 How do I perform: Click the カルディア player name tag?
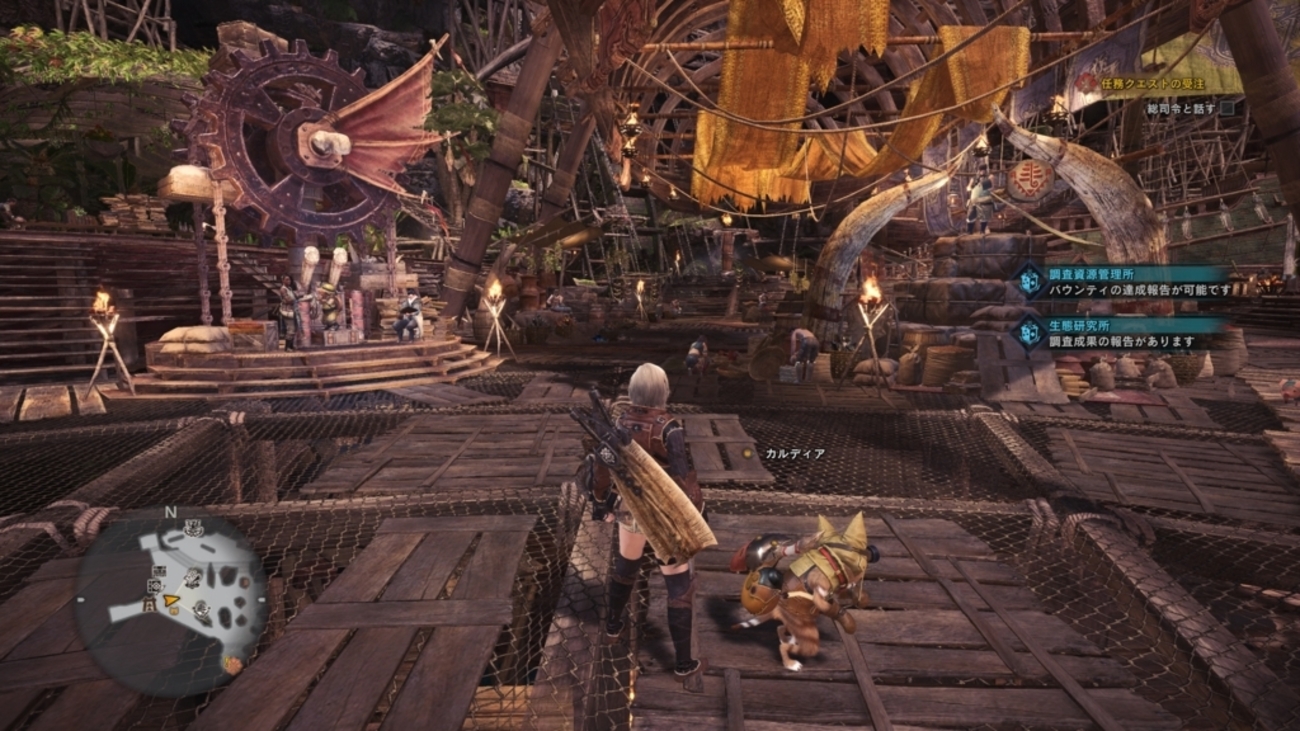pos(795,454)
